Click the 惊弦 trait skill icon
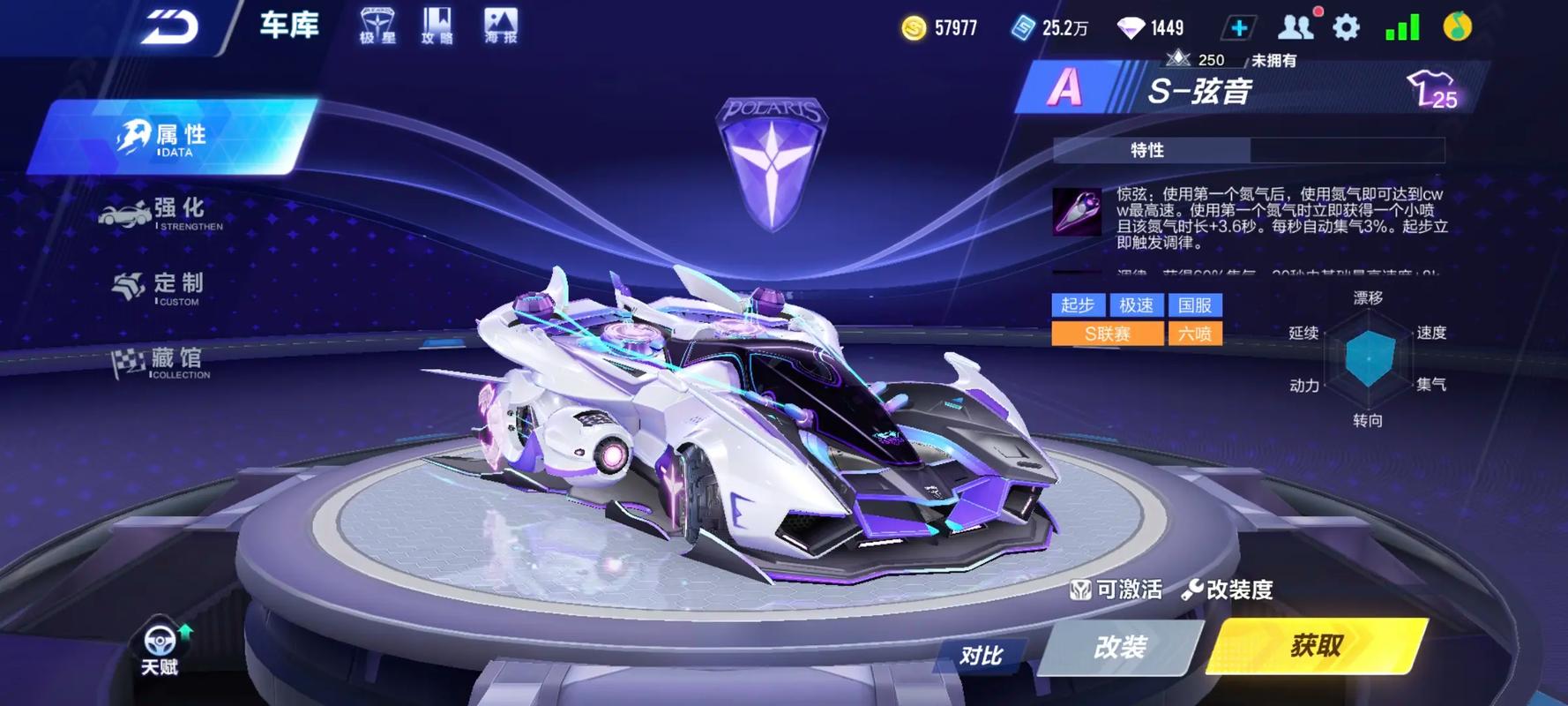 tap(1077, 212)
